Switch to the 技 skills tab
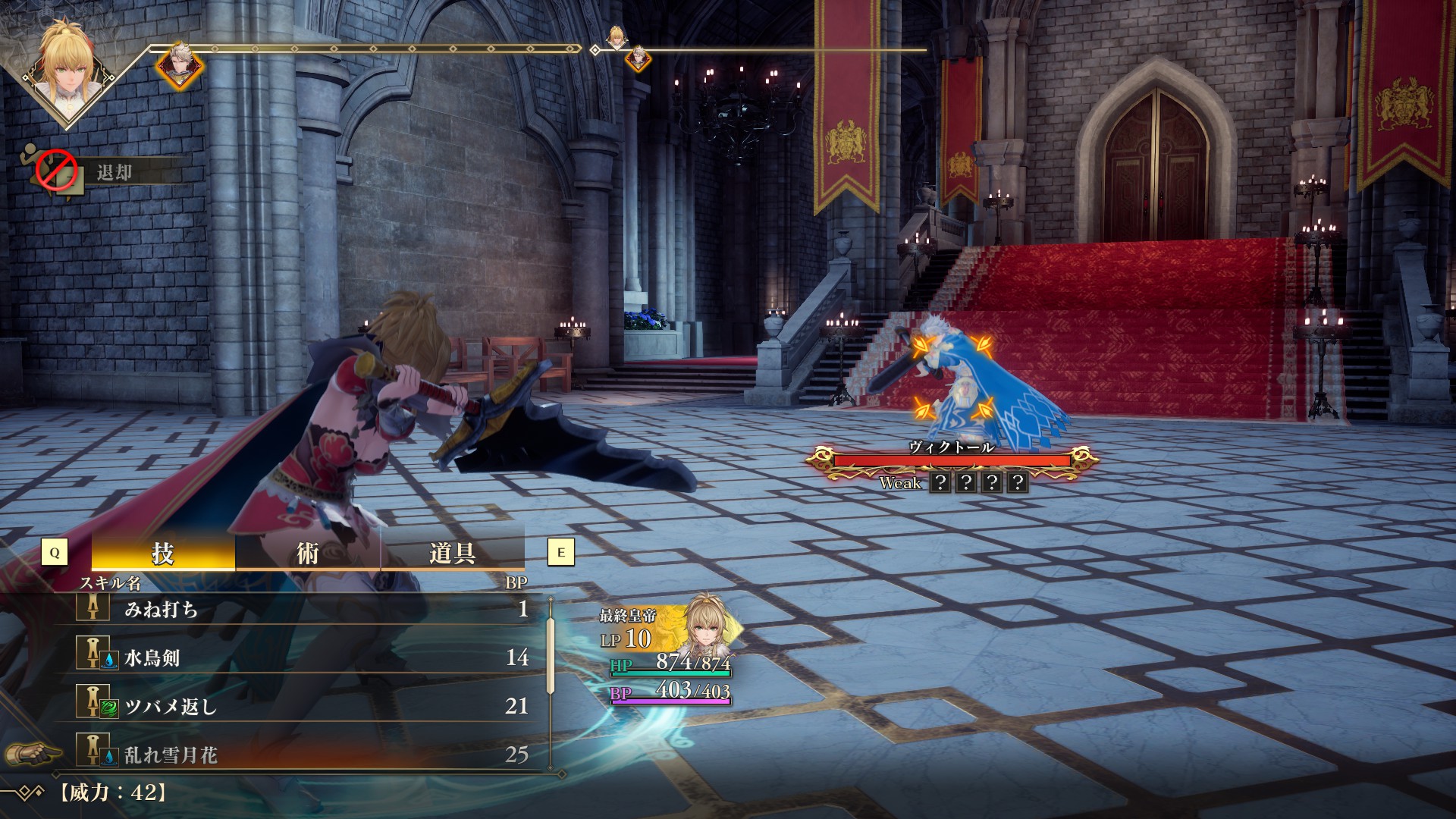1456x819 pixels. (163, 553)
